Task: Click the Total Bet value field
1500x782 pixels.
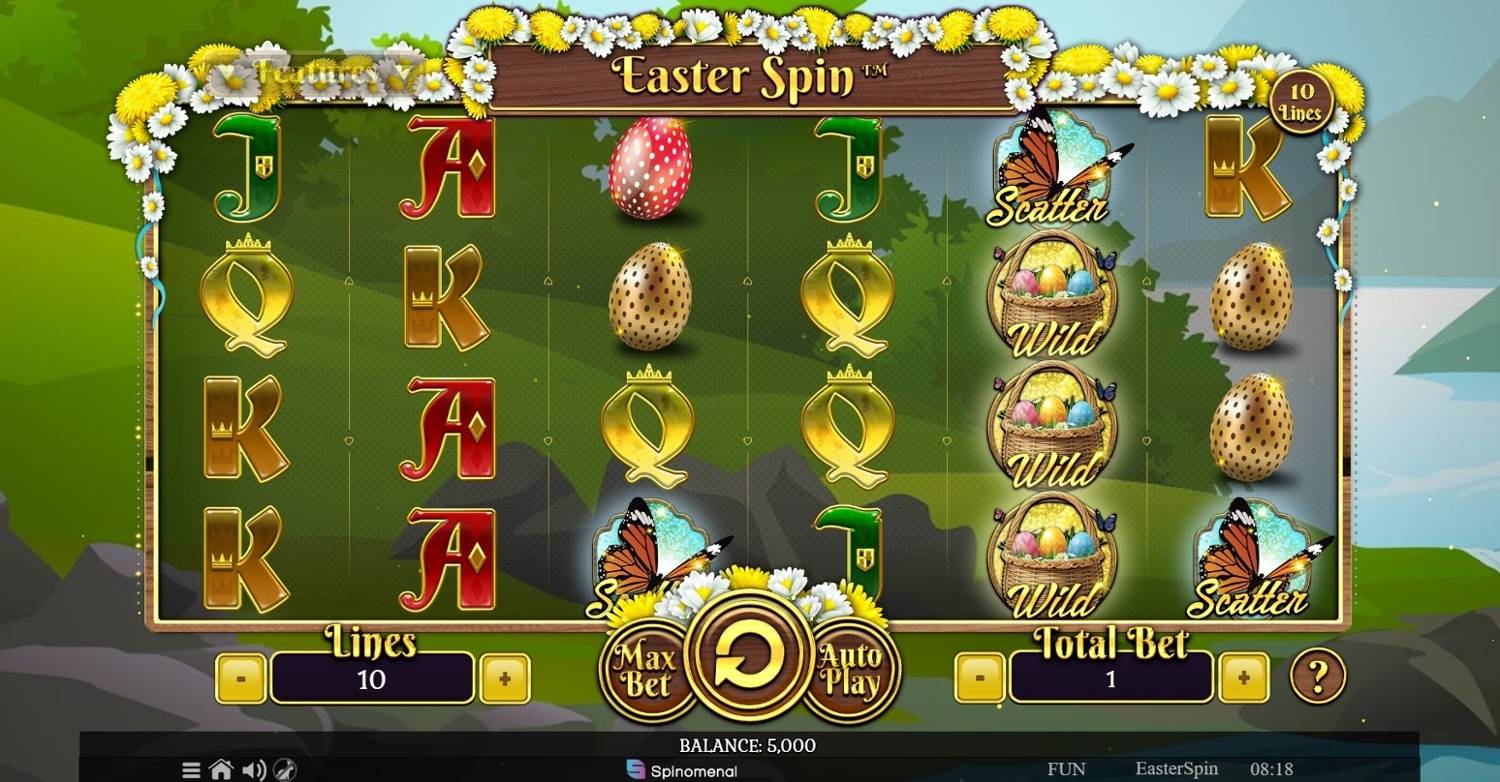Action: pyautogui.click(x=1110, y=677)
